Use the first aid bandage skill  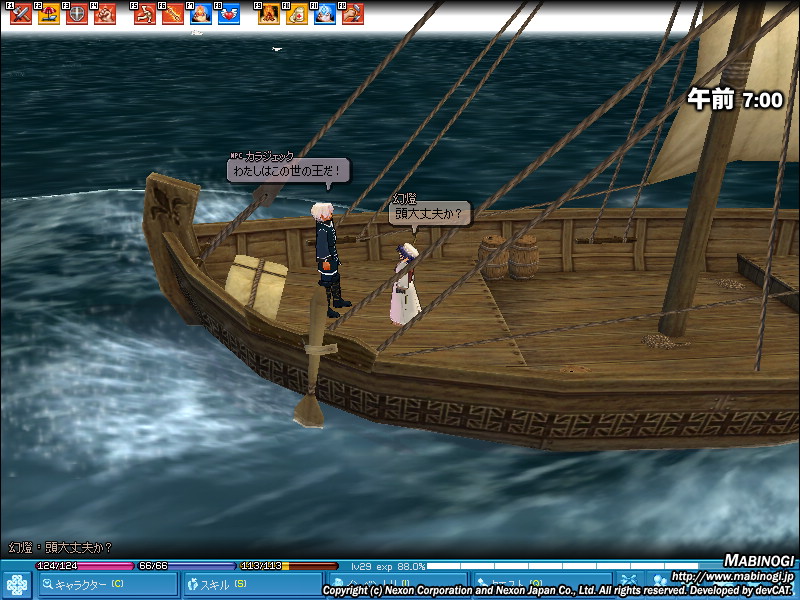[297, 15]
